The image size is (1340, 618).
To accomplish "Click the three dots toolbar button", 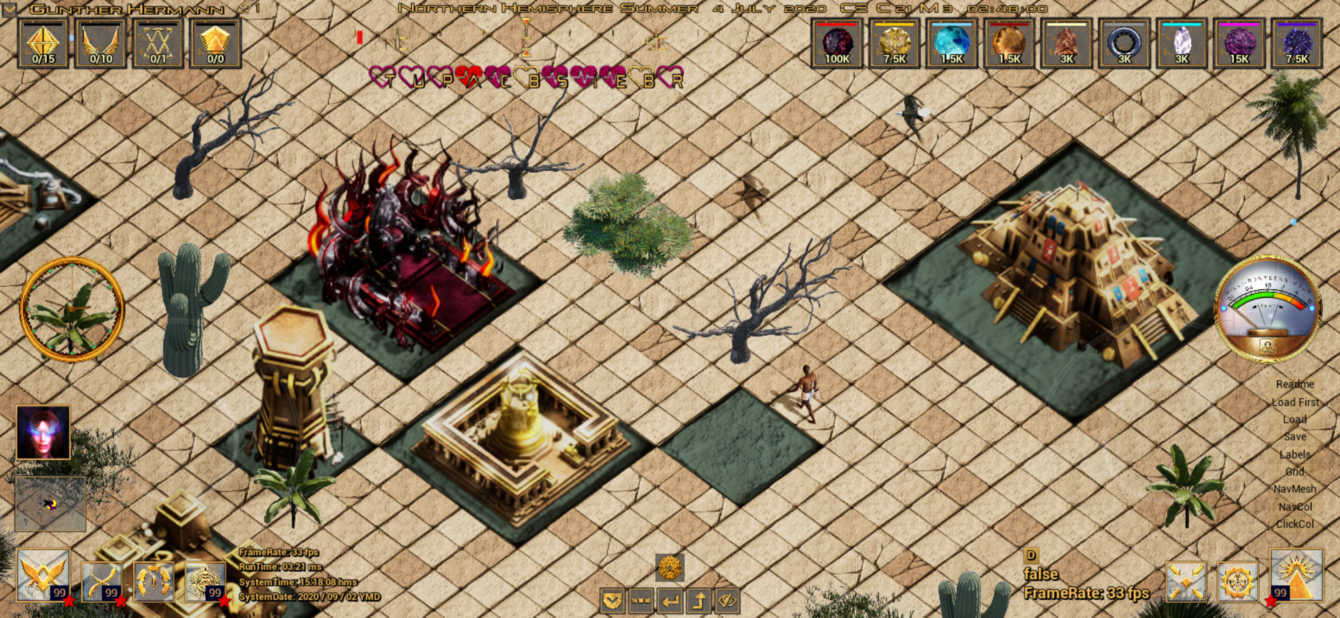I will [x=642, y=601].
